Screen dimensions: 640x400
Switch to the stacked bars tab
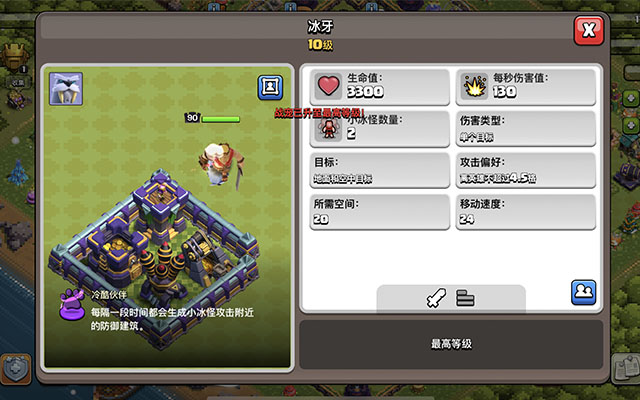(464, 297)
